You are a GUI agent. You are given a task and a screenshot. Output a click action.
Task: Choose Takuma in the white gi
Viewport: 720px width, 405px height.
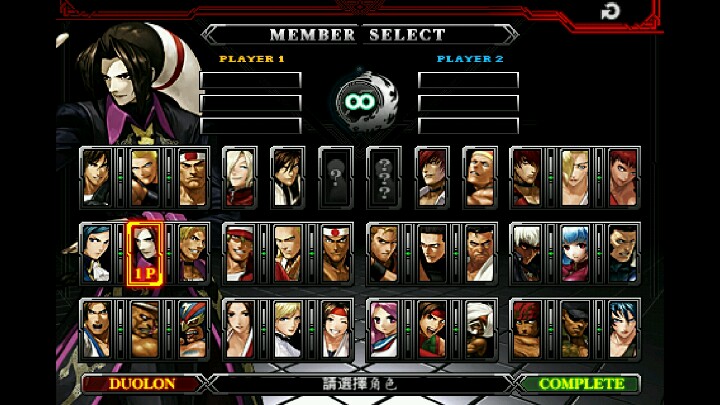click(480, 251)
